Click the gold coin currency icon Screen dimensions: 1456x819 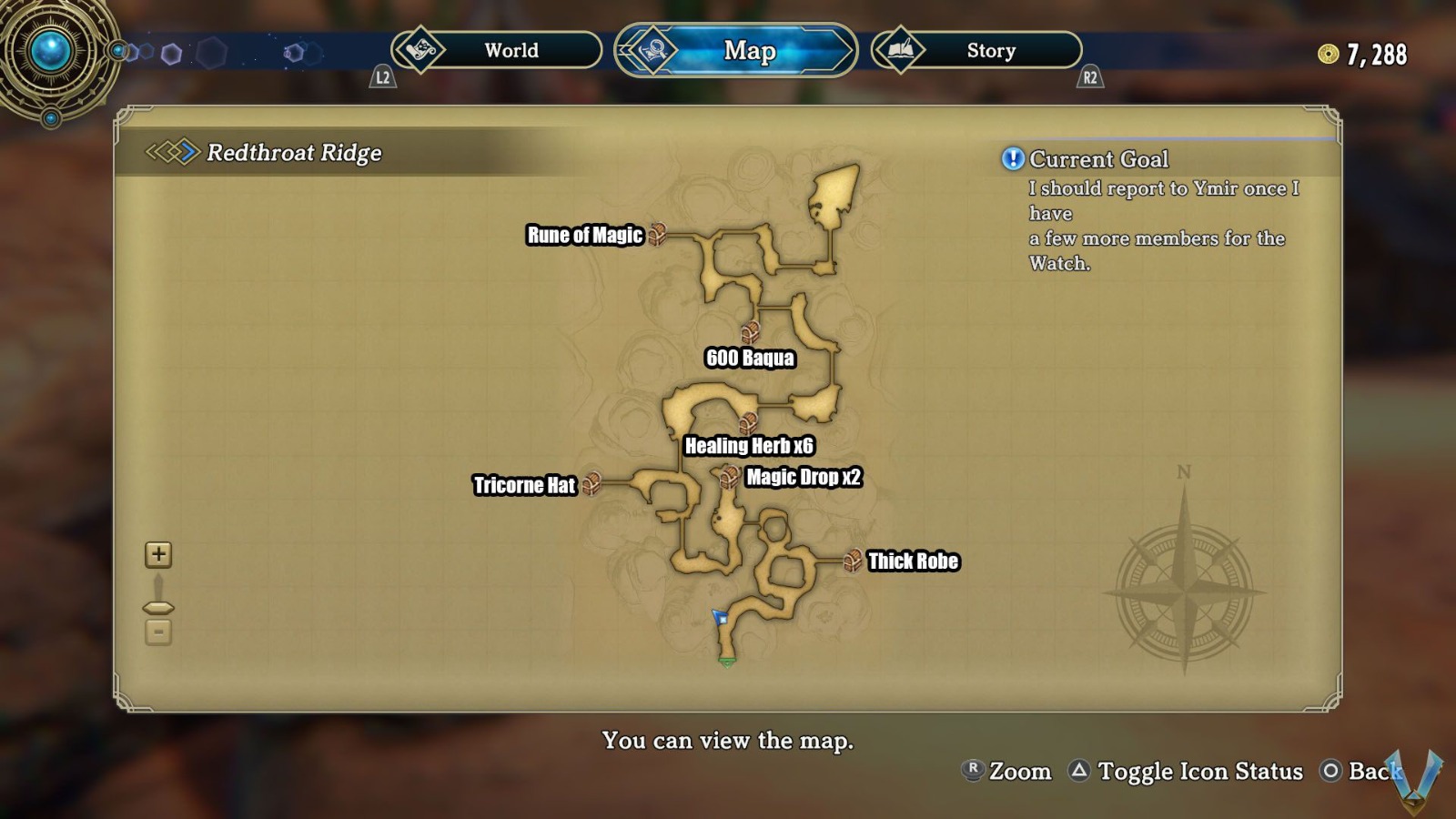[x=1330, y=55]
